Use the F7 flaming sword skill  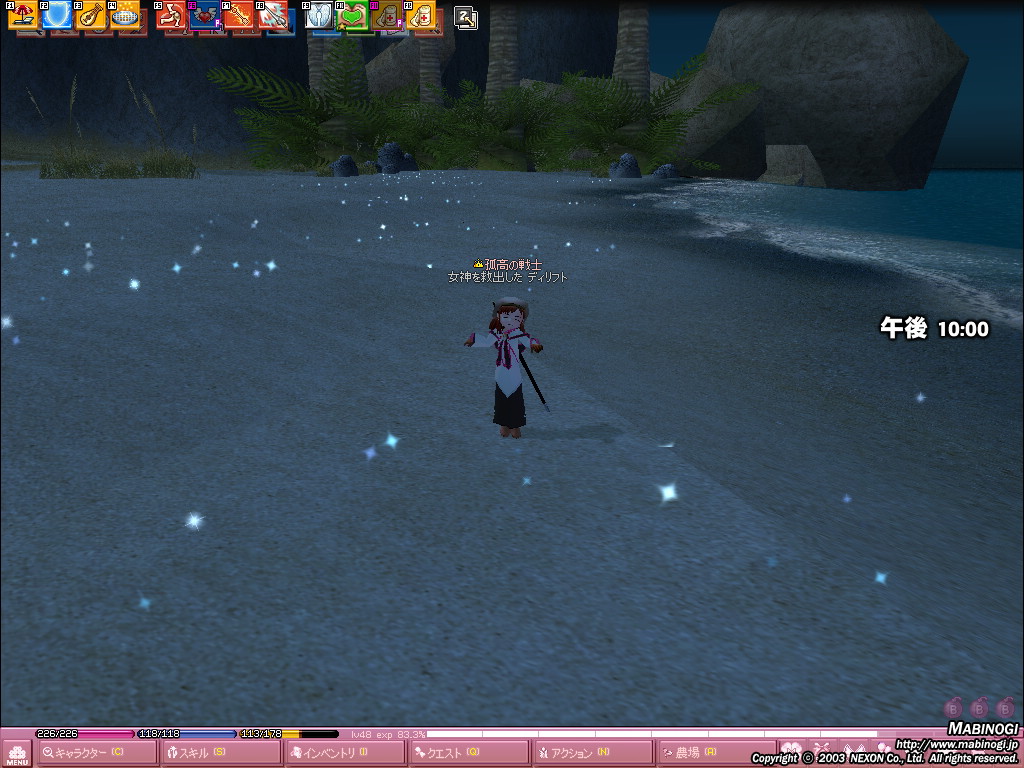[238, 15]
